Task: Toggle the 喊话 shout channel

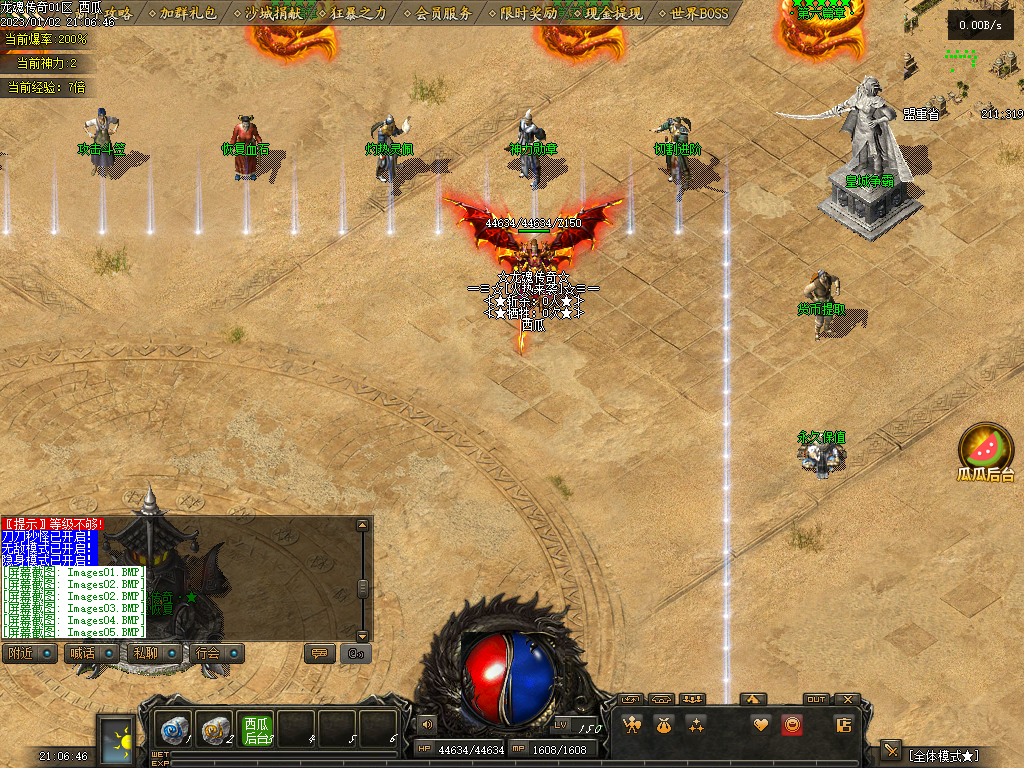Action: click(x=88, y=653)
